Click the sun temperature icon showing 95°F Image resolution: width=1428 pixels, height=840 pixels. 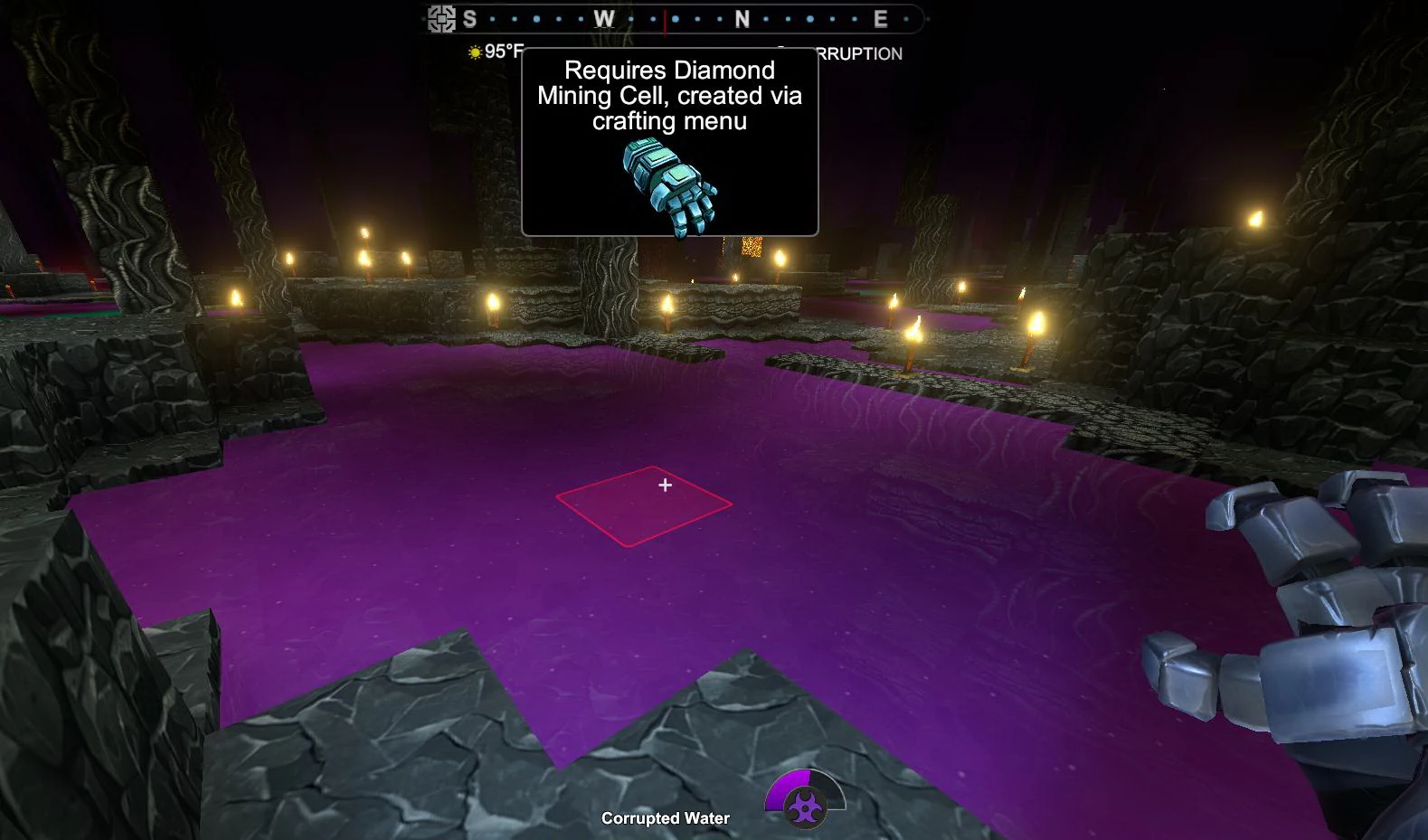(x=474, y=52)
